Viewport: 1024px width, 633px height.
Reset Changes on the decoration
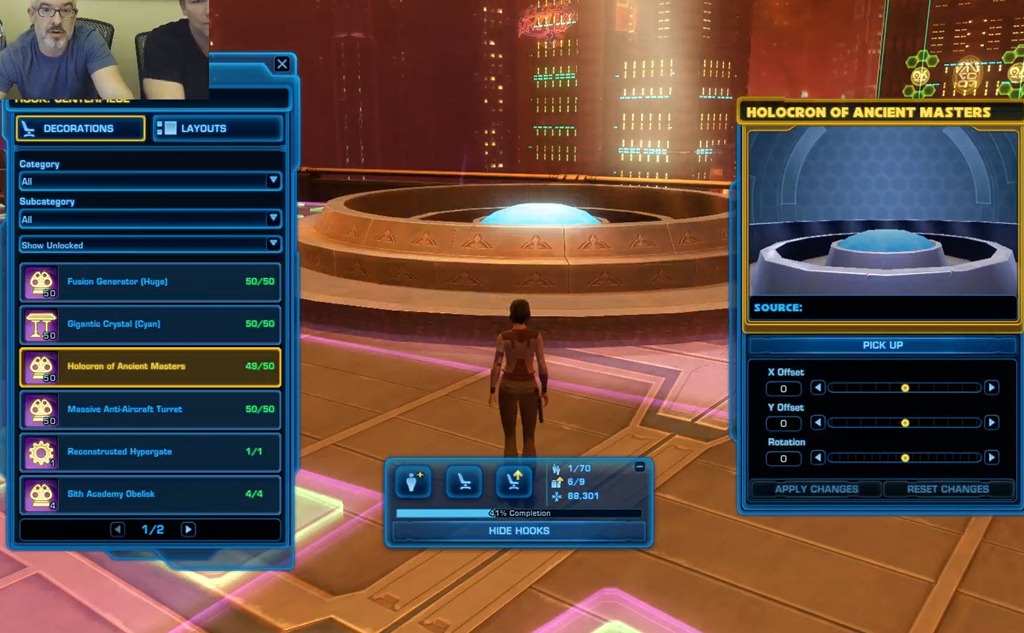coord(947,489)
